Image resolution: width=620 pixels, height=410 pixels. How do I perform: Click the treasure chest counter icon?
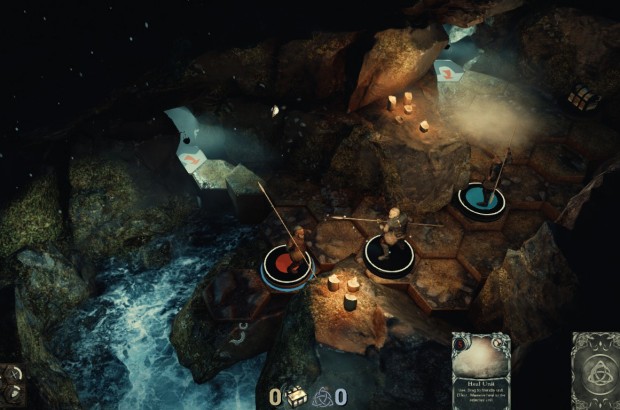296,396
